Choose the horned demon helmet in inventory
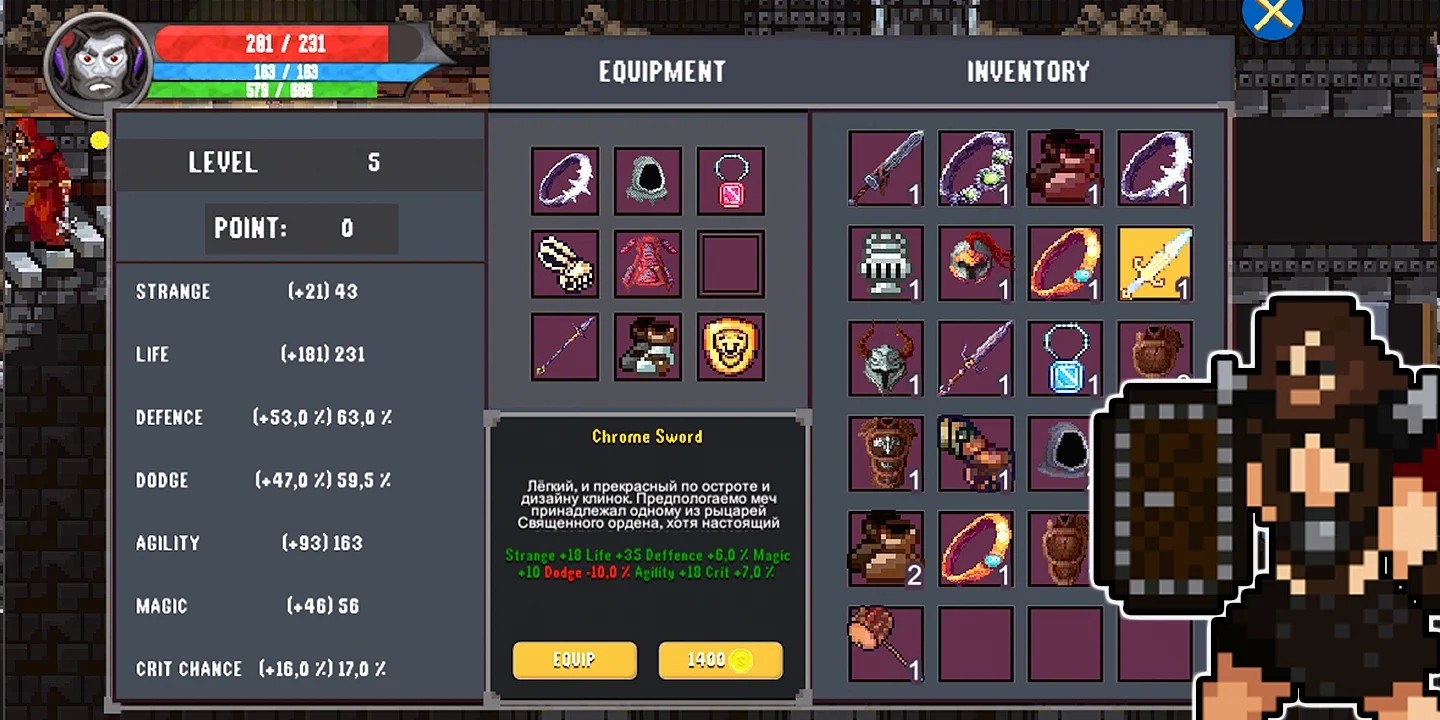Viewport: 1440px width, 720px height. click(885, 357)
